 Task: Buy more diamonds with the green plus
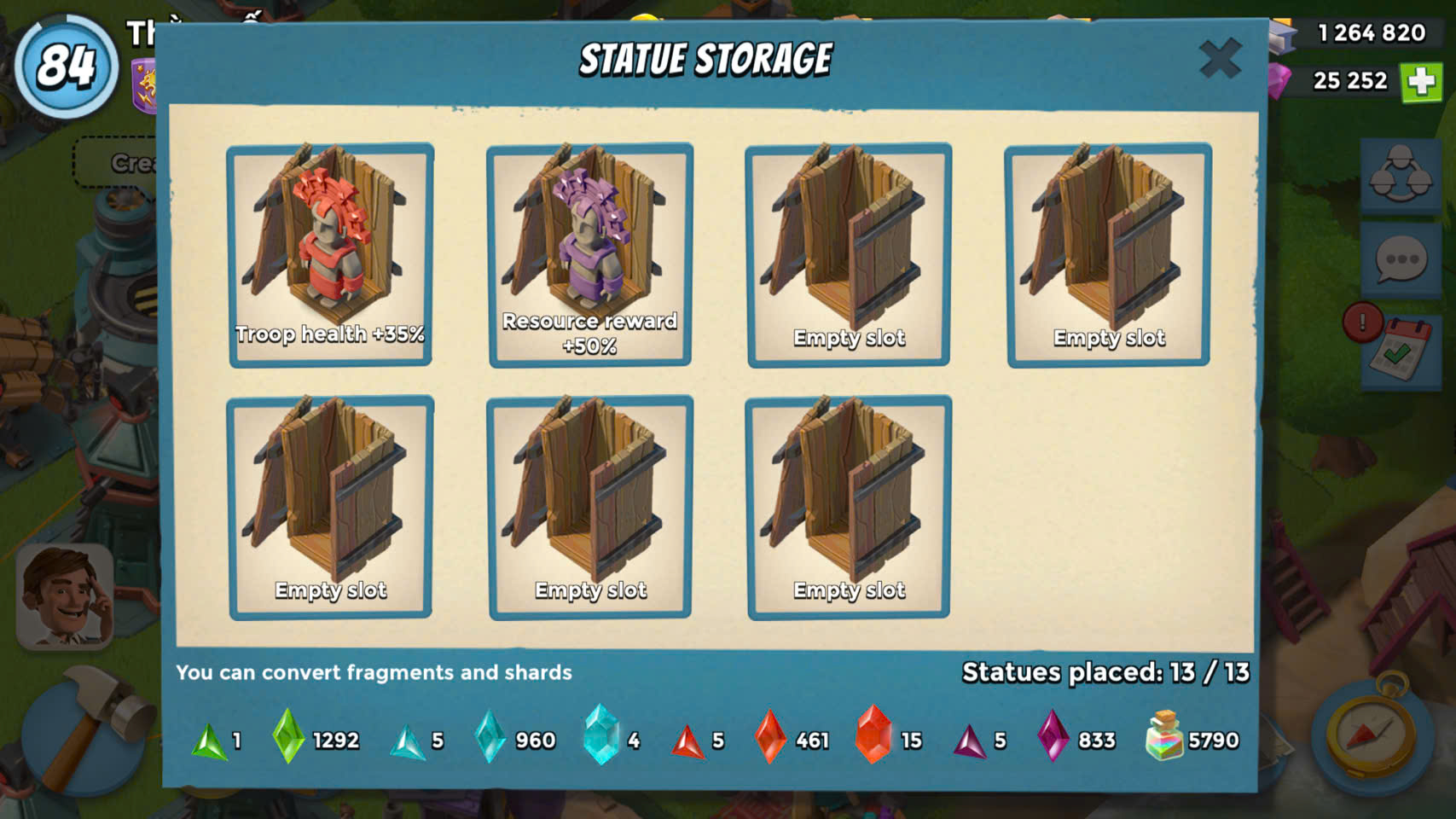click(1420, 82)
